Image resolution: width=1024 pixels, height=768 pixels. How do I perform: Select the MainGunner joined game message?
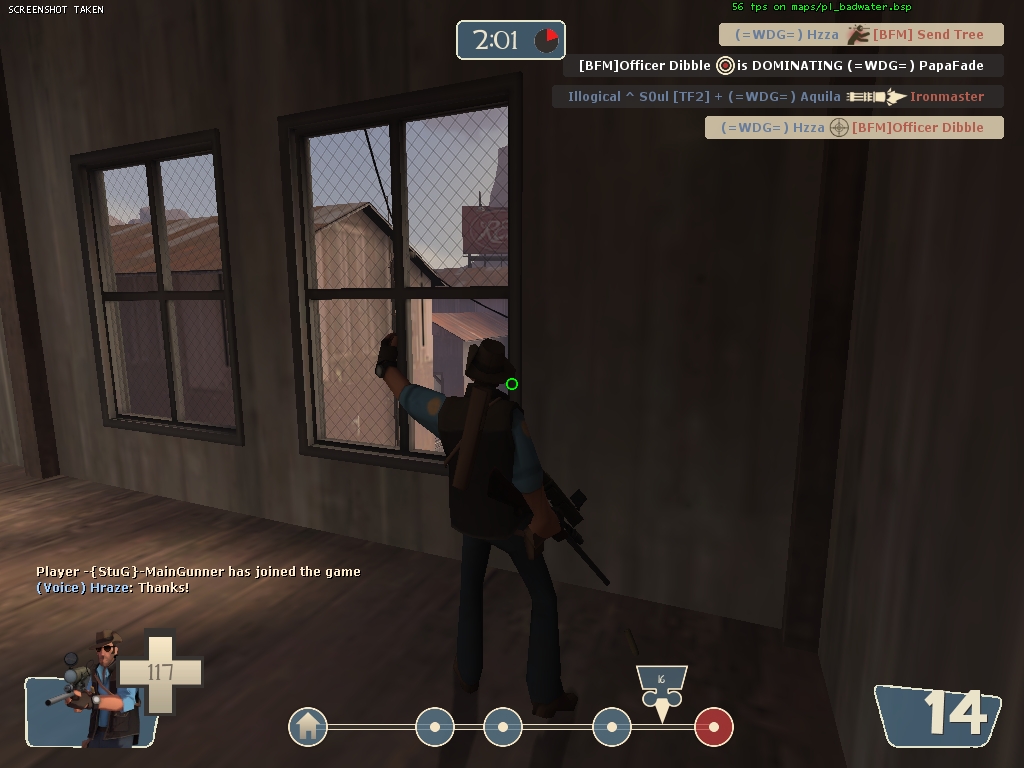pos(198,572)
